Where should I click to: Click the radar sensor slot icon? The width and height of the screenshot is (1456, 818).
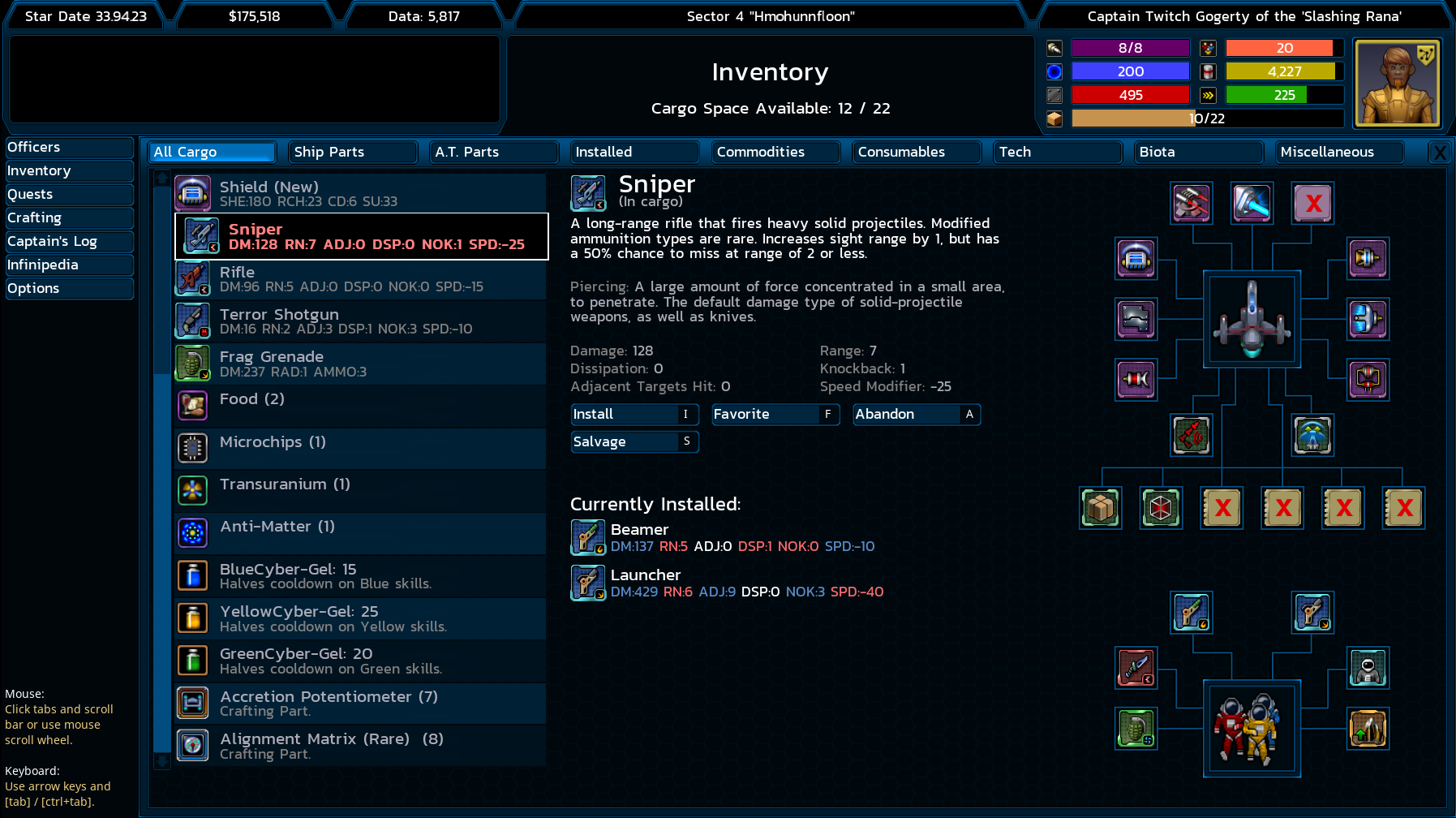coord(1191,436)
